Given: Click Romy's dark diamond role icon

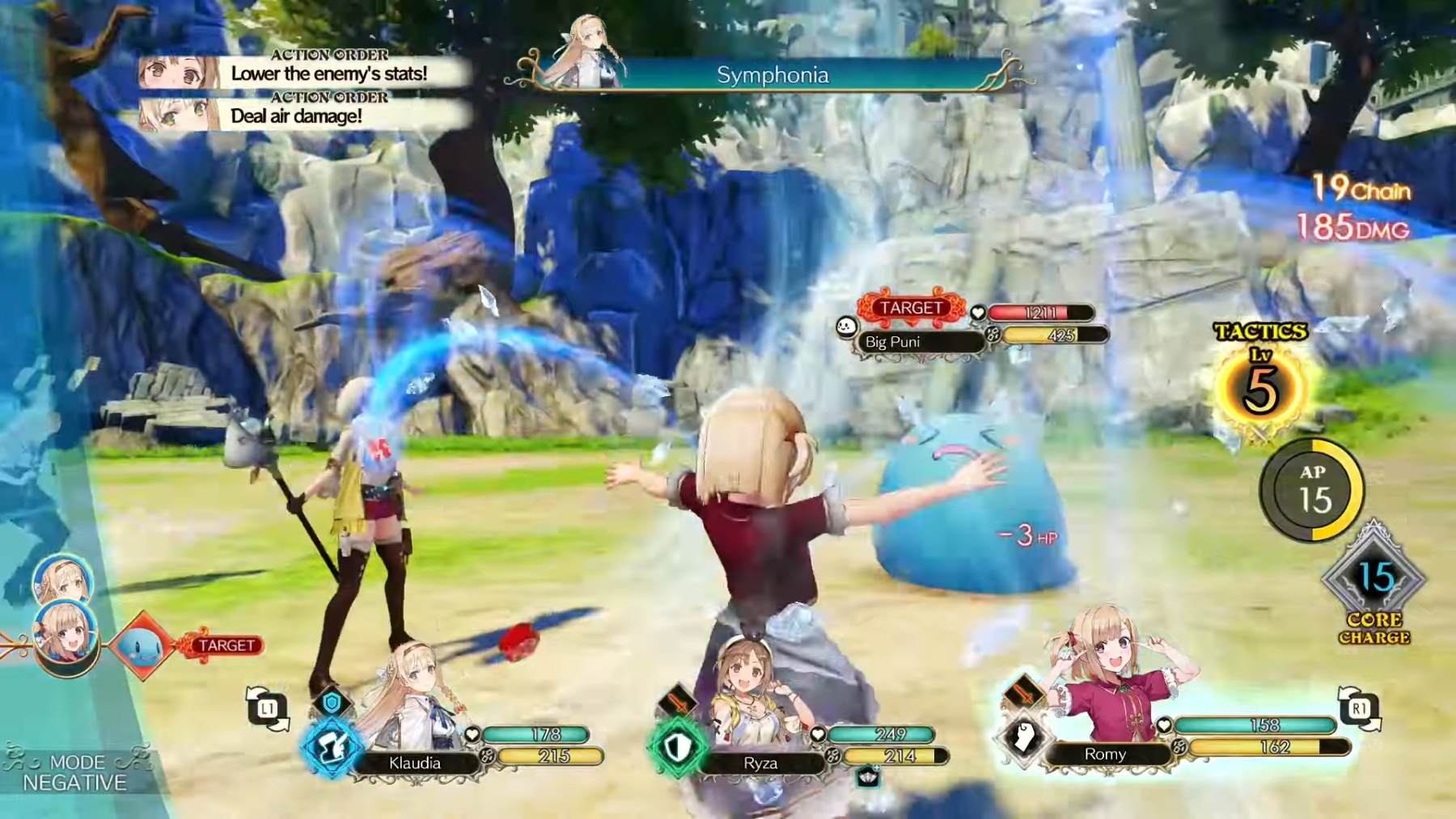Looking at the screenshot, I should 1023,737.
